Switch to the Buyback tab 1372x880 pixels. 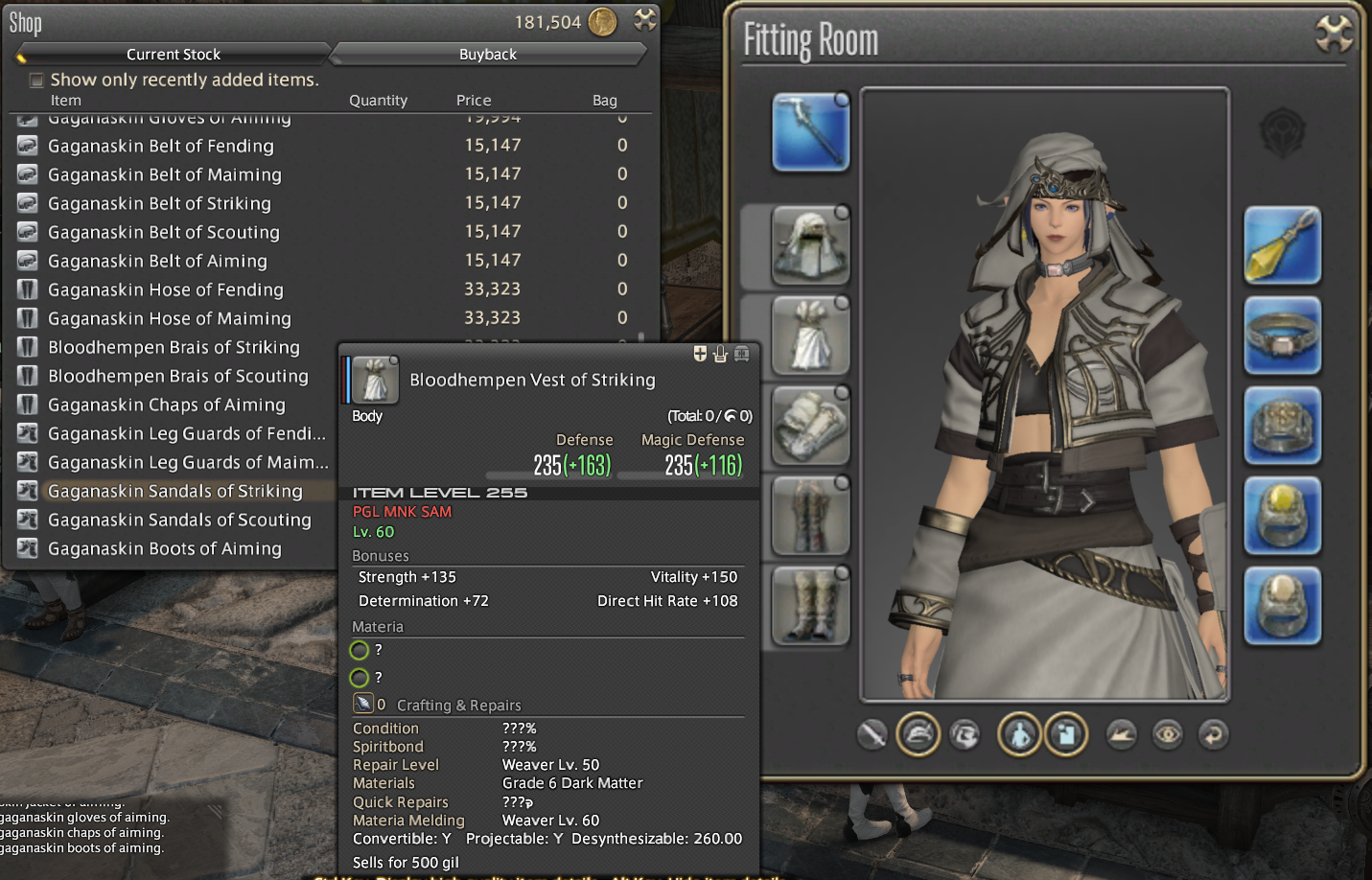[487, 55]
